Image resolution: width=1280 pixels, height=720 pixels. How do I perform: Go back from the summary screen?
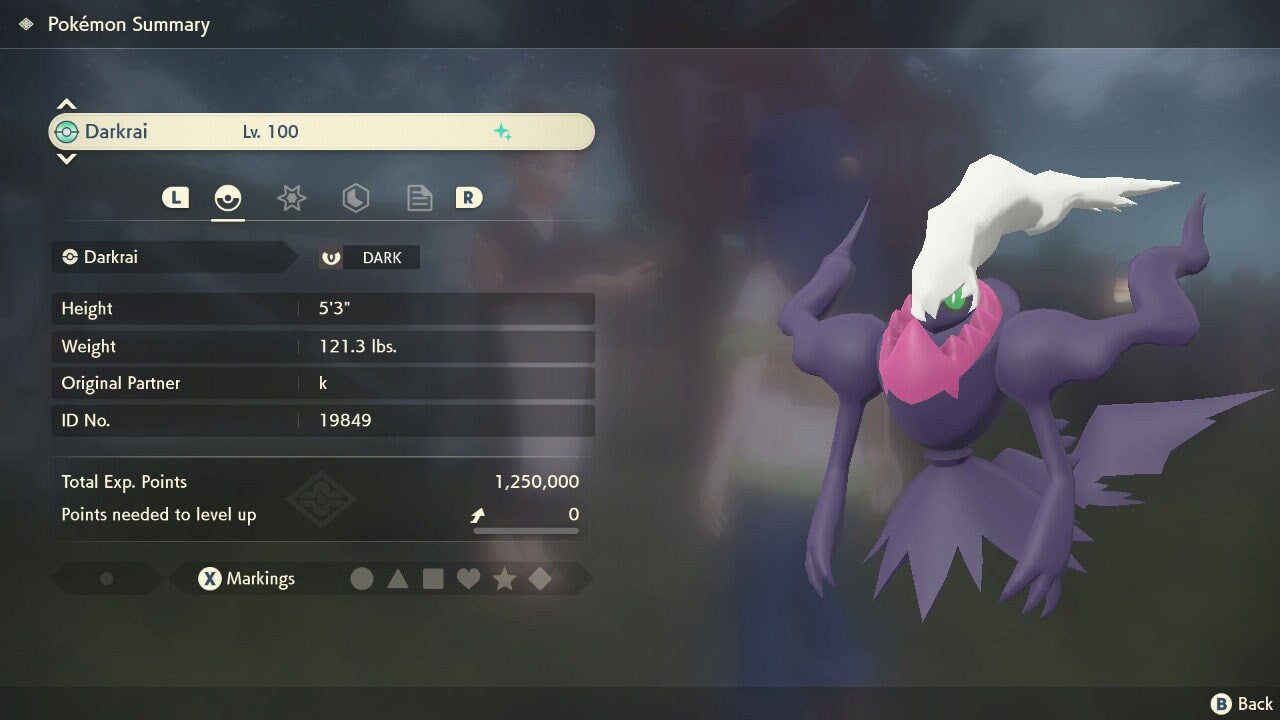1242,704
